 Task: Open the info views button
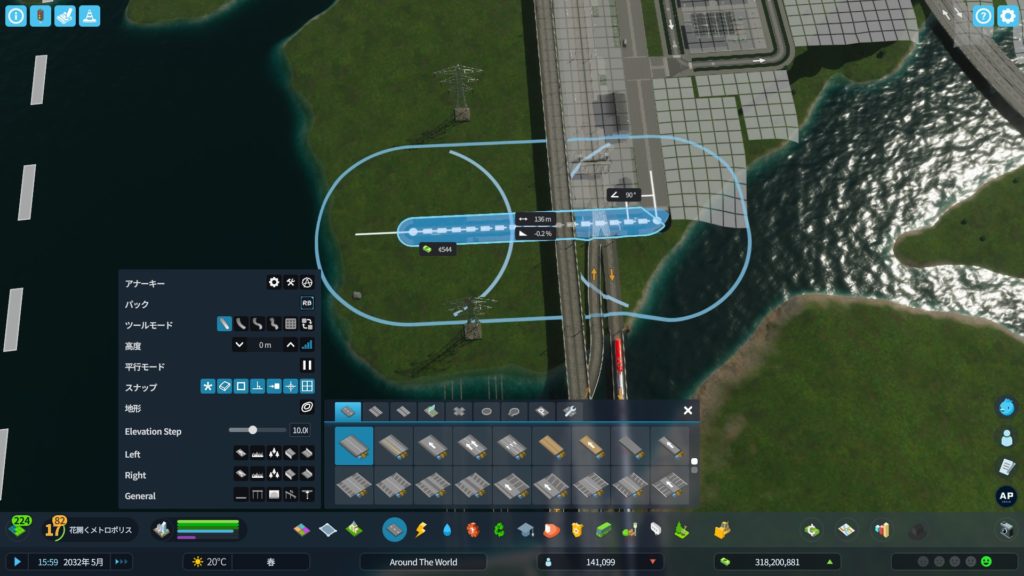click(x=16, y=16)
